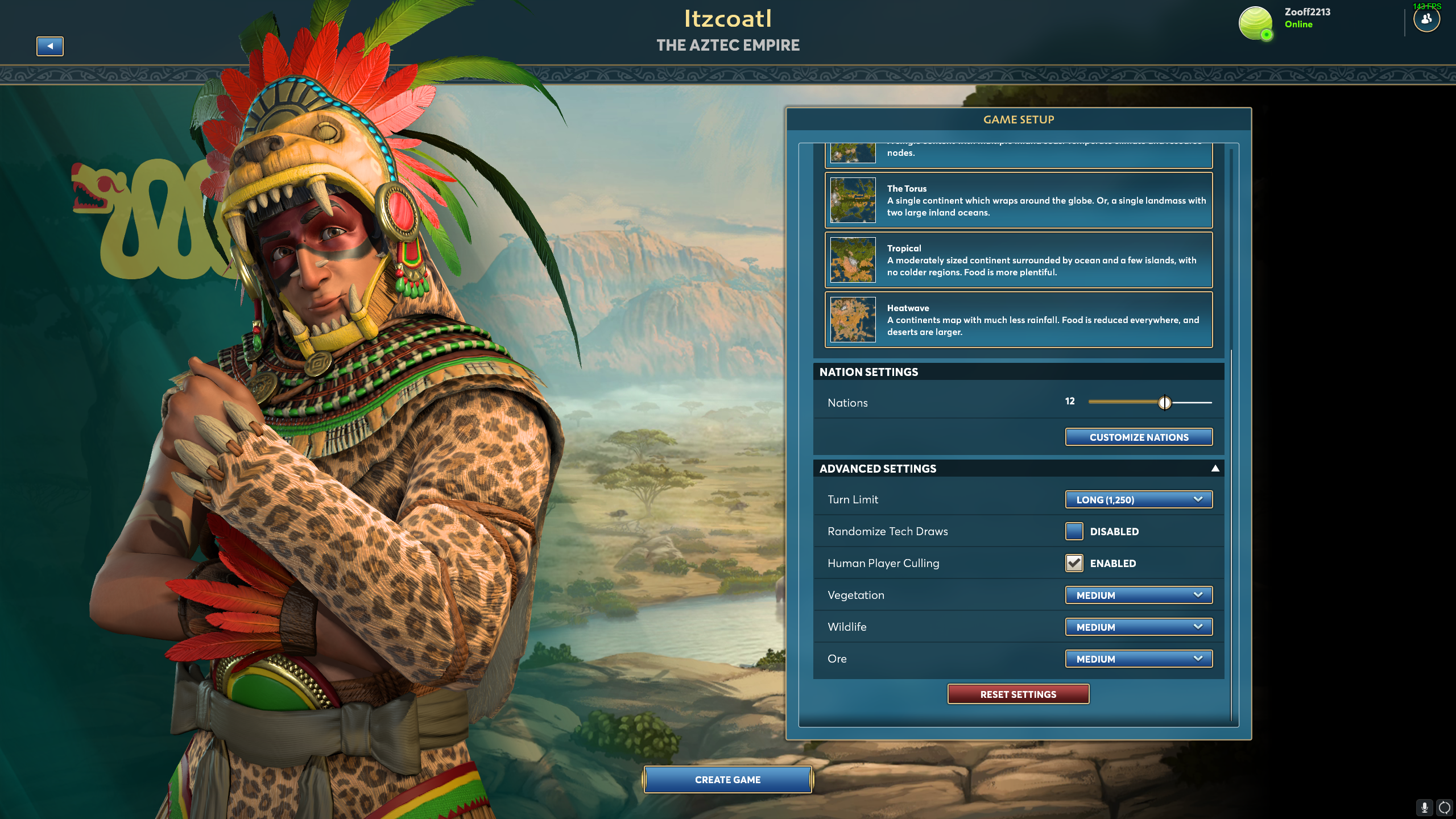Enable Randomize Tech Draws checkbox
The width and height of the screenshot is (1456, 819).
(1074, 531)
